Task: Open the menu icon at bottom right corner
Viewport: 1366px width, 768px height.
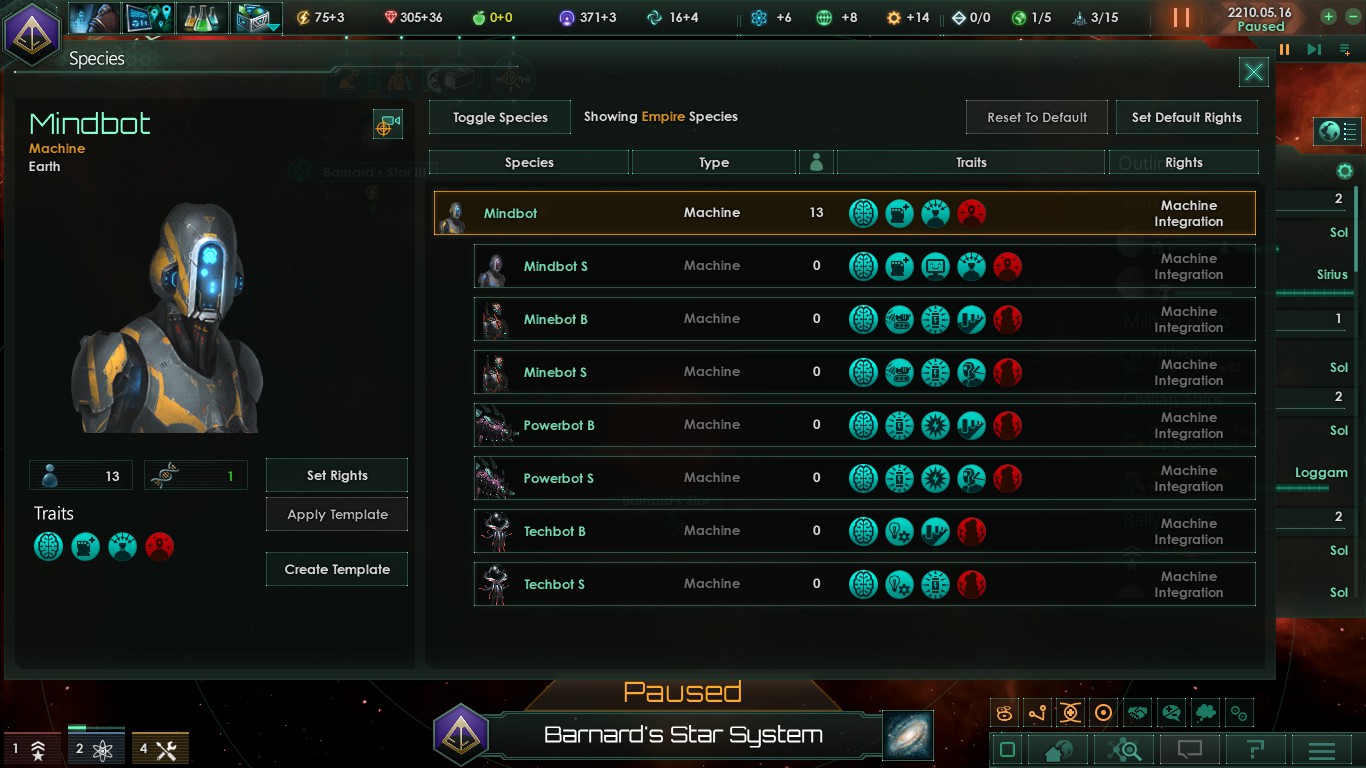Action: pos(1323,748)
